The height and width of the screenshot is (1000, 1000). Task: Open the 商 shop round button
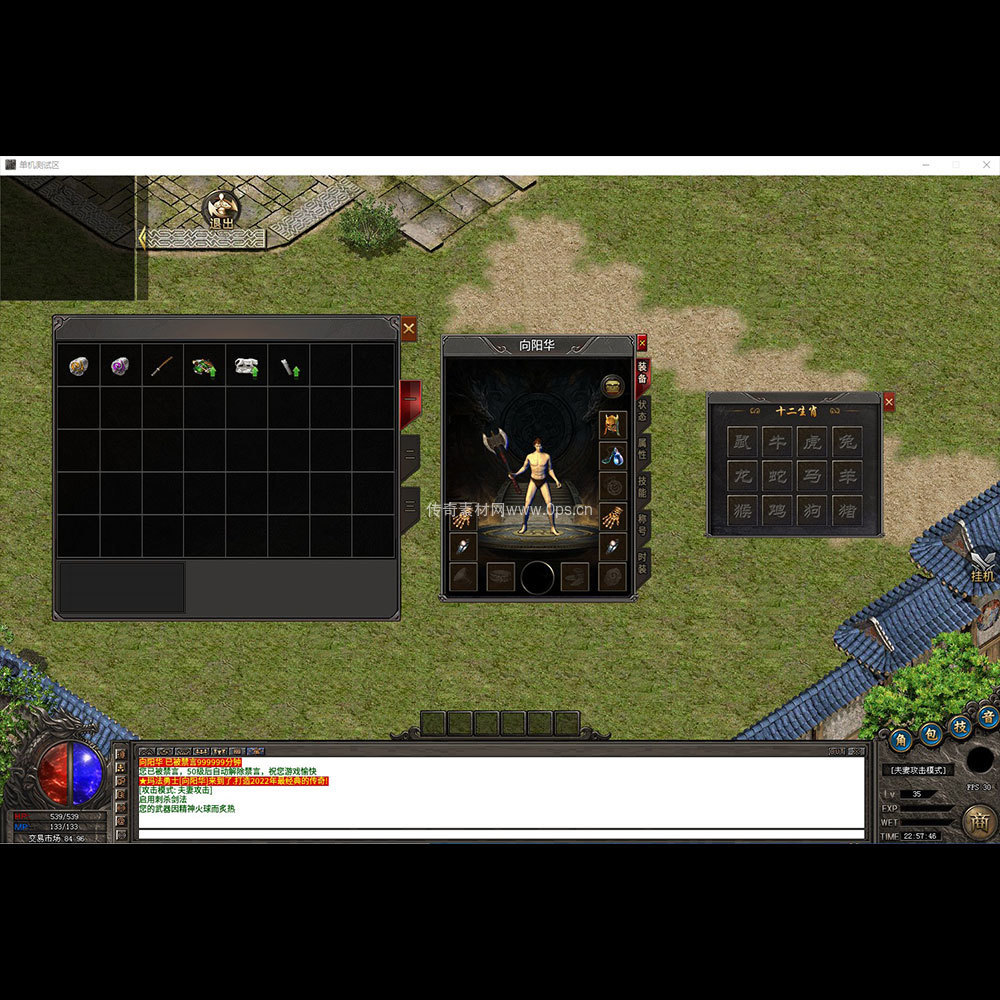pyautogui.click(x=979, y=822)
